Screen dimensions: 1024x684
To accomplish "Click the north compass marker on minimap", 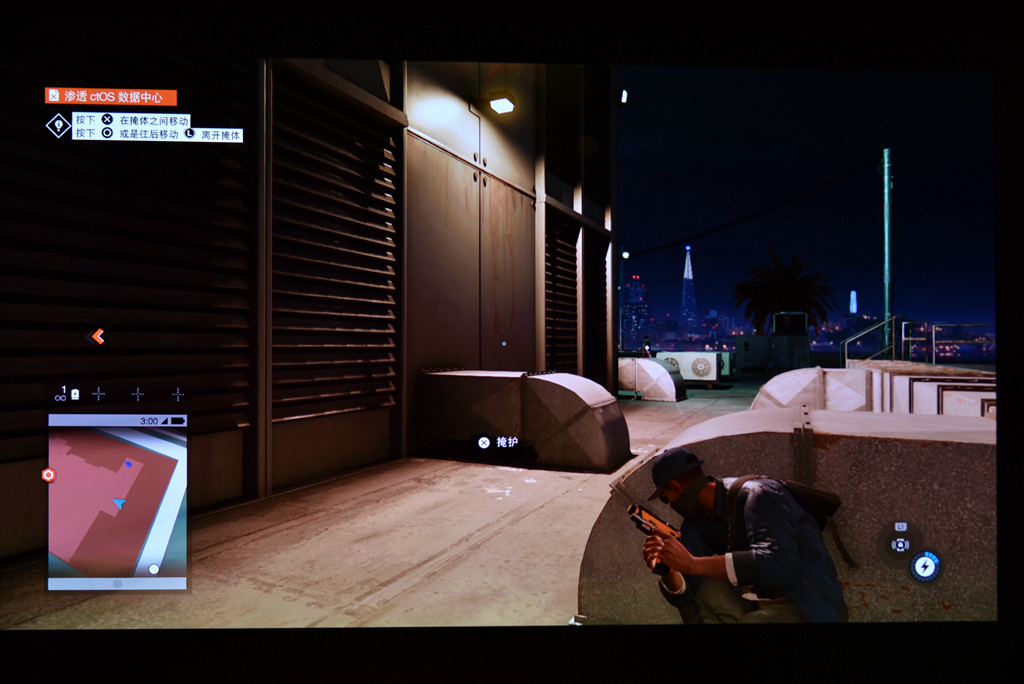I will coord(154,569).
